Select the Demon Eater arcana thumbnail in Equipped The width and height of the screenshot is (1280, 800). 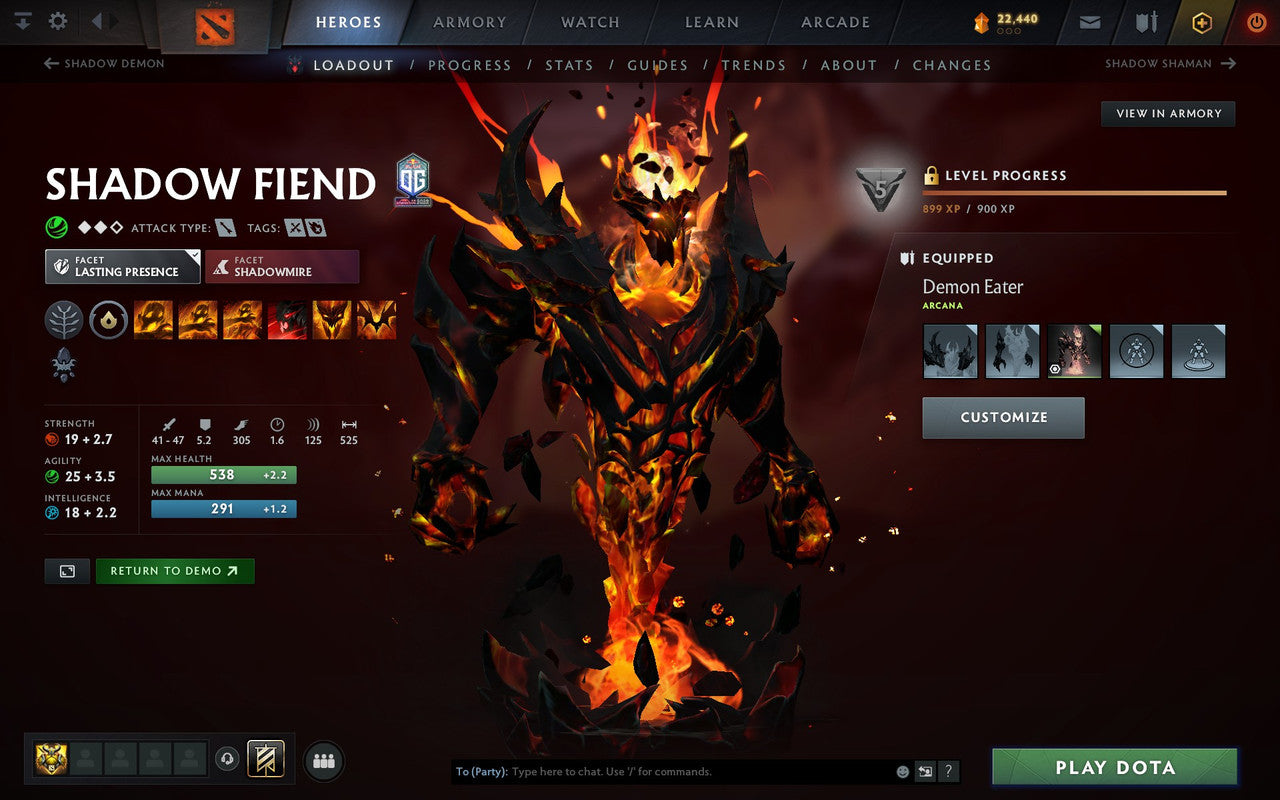[1073, 351]
